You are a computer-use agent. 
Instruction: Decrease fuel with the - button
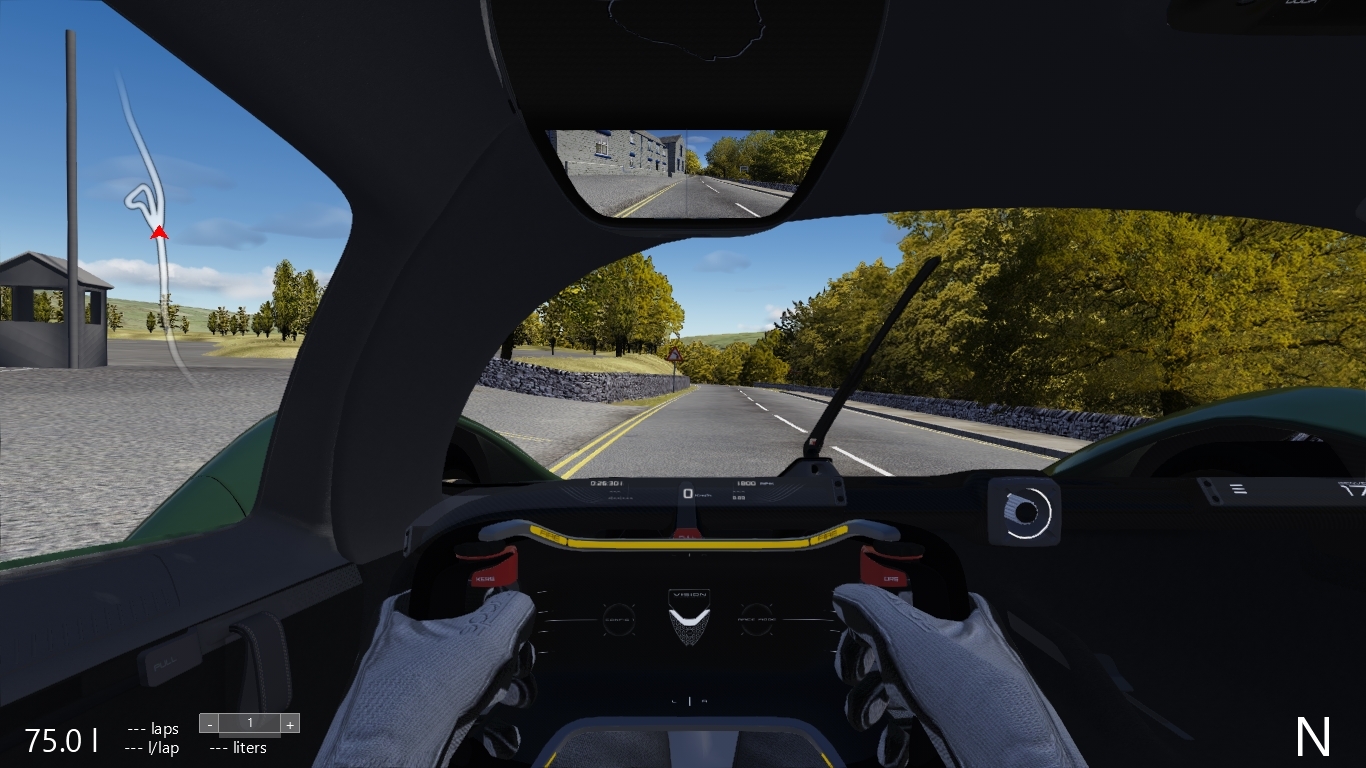(x=209, y=722)
